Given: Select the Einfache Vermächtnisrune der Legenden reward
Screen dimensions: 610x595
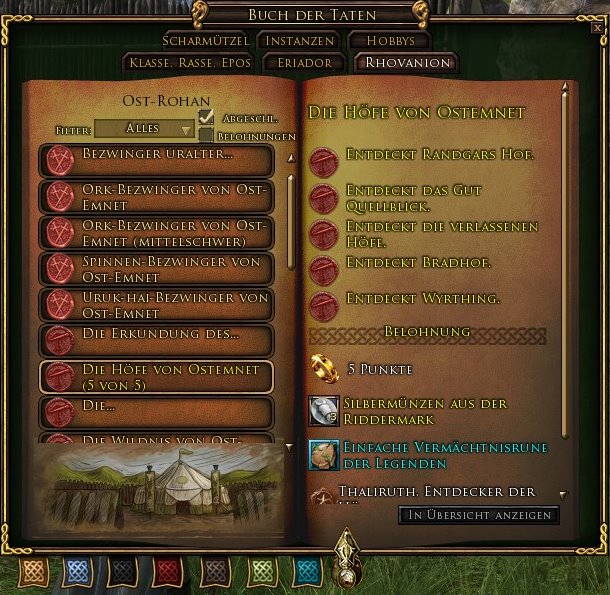Looking at the screenshot, I should [324, 453].
